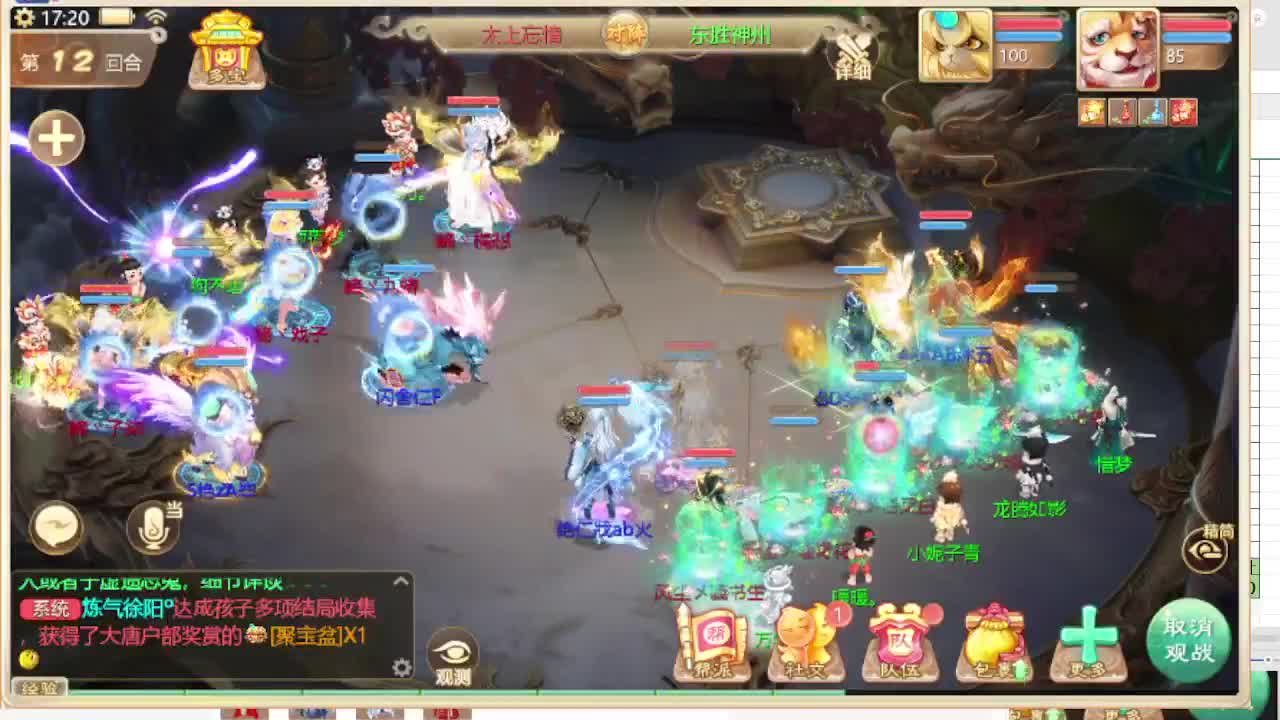Open the 详细 battle details panel
The height and width of the screenshot is (720, 1280).
pyautogui.click(x=851, y=55)
